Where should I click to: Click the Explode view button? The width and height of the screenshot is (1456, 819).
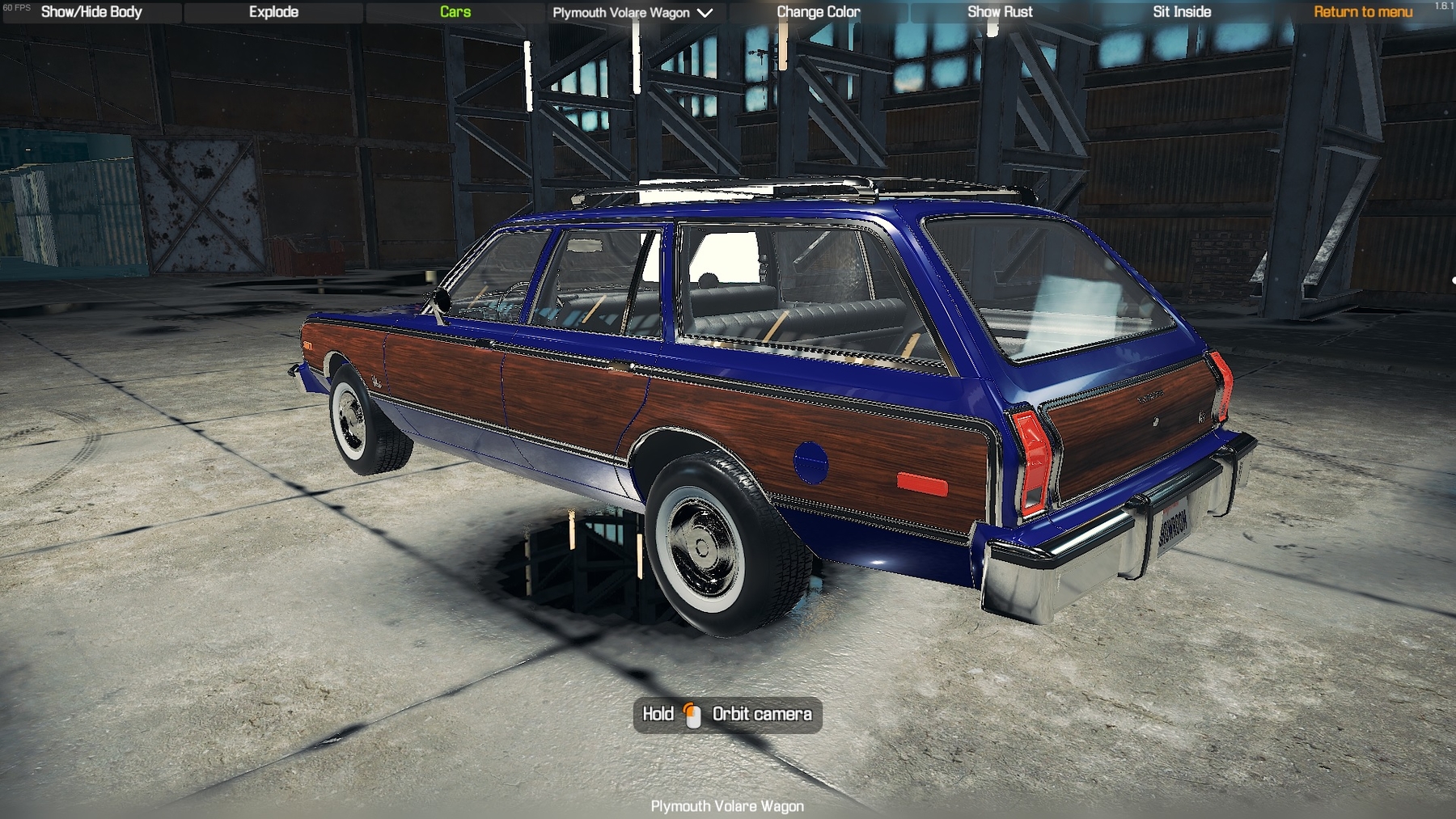[273, 12]
